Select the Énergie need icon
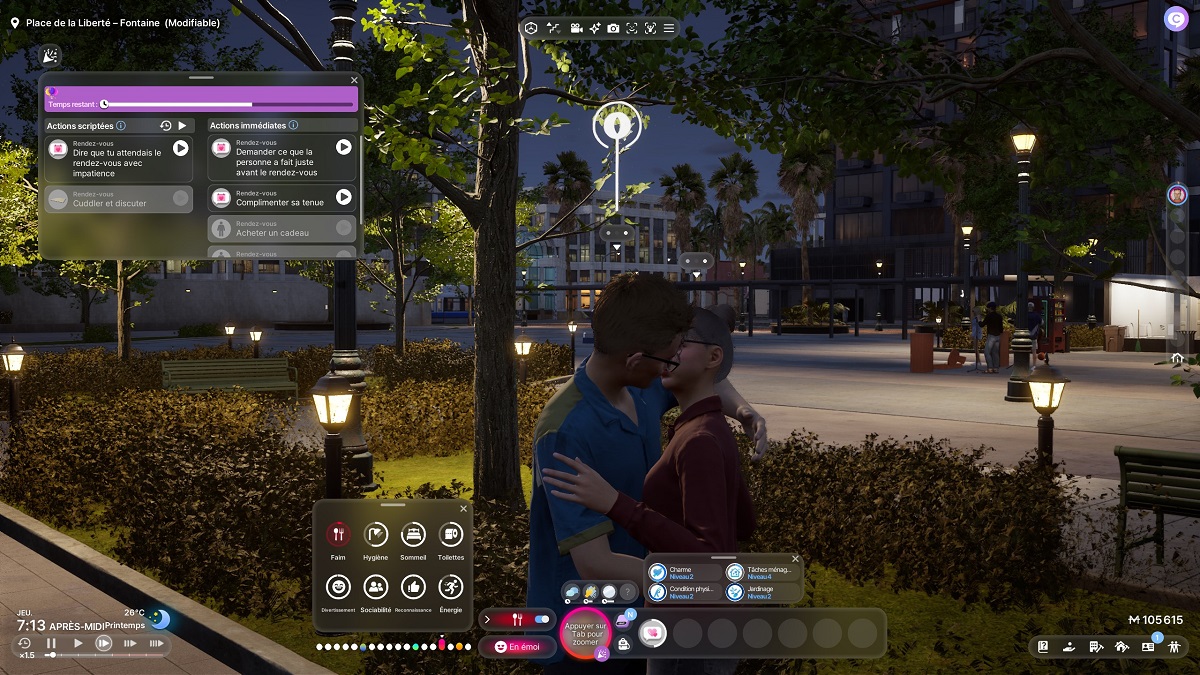This screenshot has height=675, width=1200. pos(451,587)
